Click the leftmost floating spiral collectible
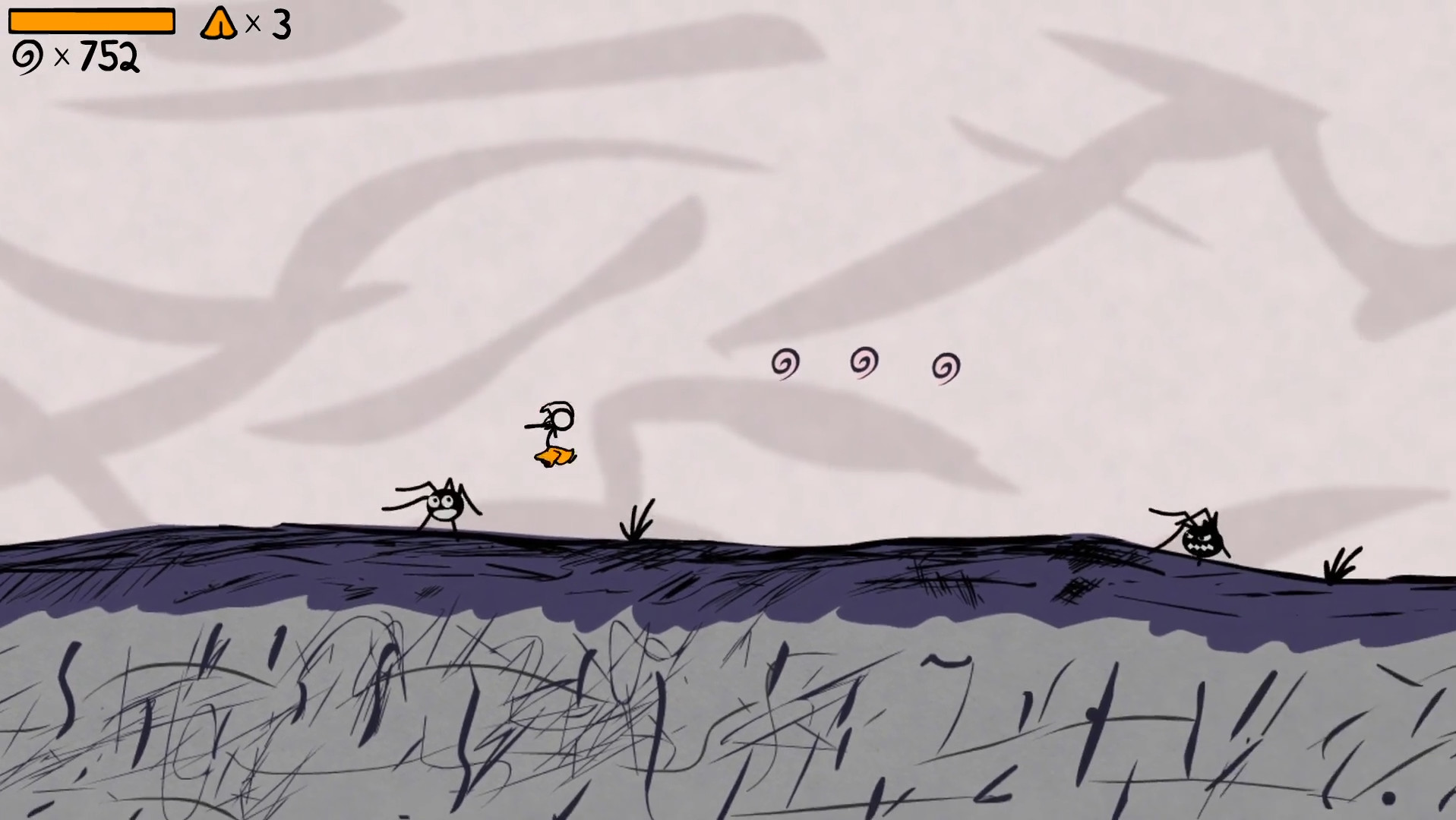 coord(785,362)
